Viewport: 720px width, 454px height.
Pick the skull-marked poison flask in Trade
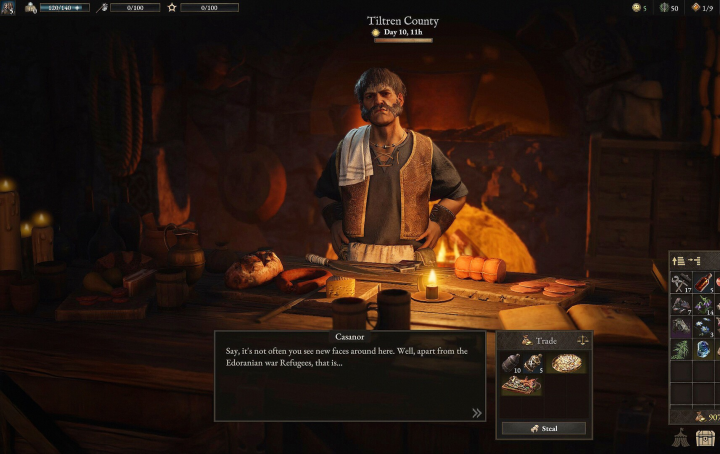[x=529, y=363]
